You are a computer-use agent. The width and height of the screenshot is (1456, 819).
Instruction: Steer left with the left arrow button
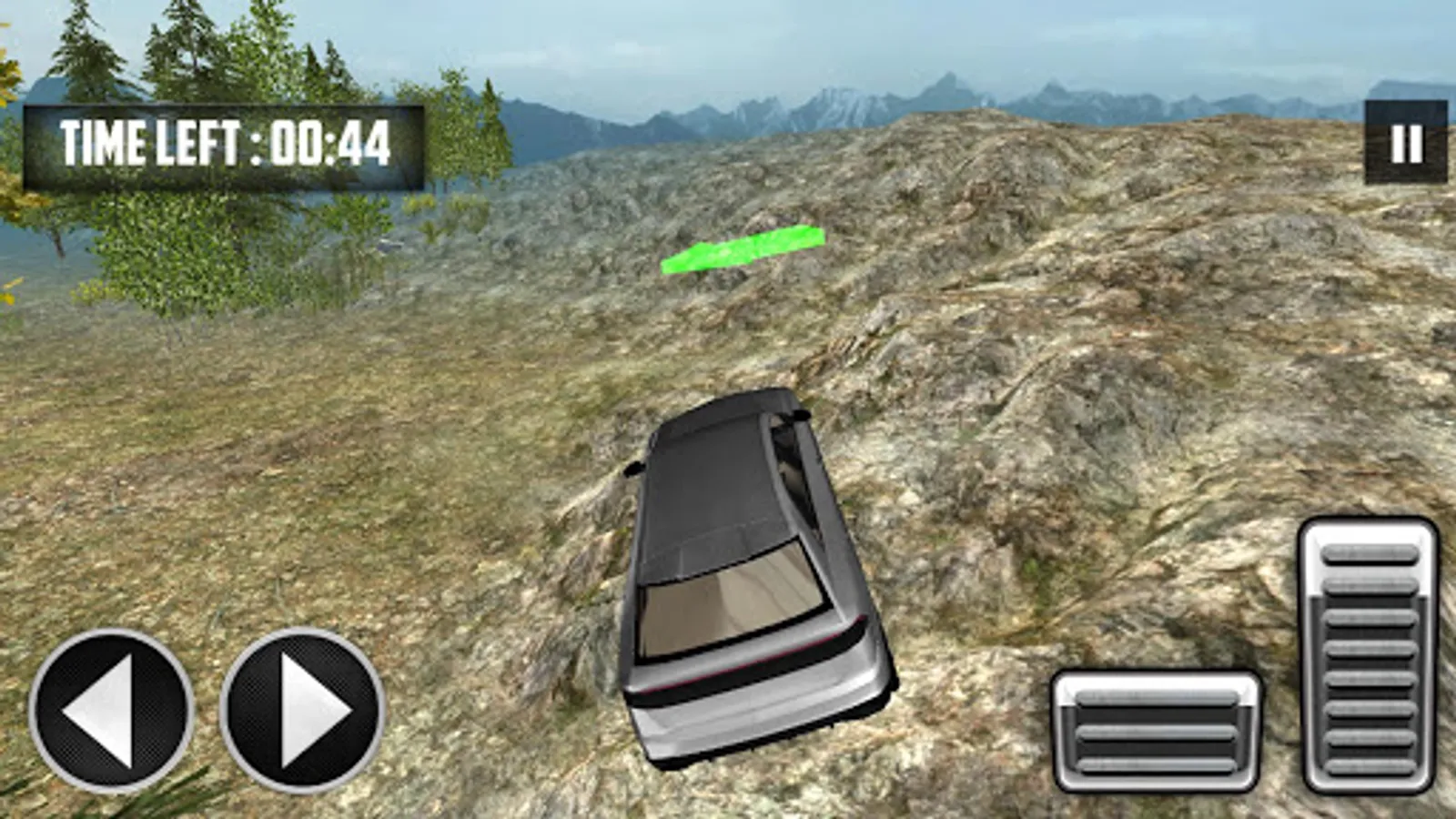click(x=111, y=710)
